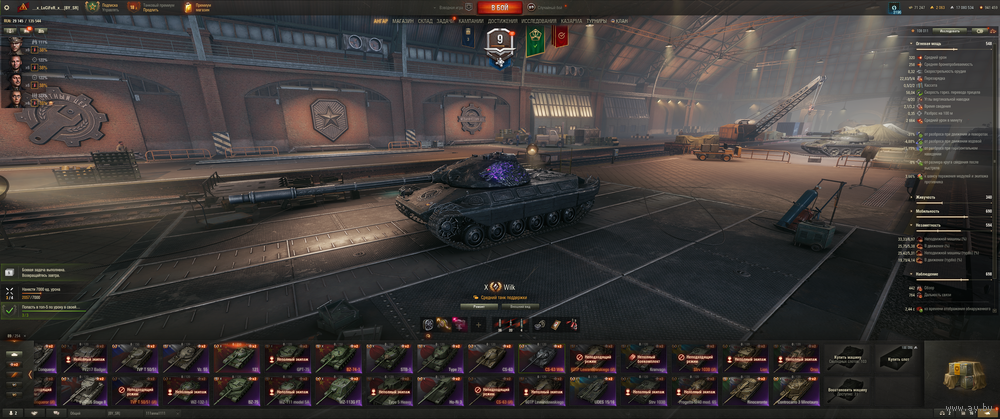Open the Магазин (Store) tab
The width and height of the screenshot is (1000, 419).
(403, 20)
